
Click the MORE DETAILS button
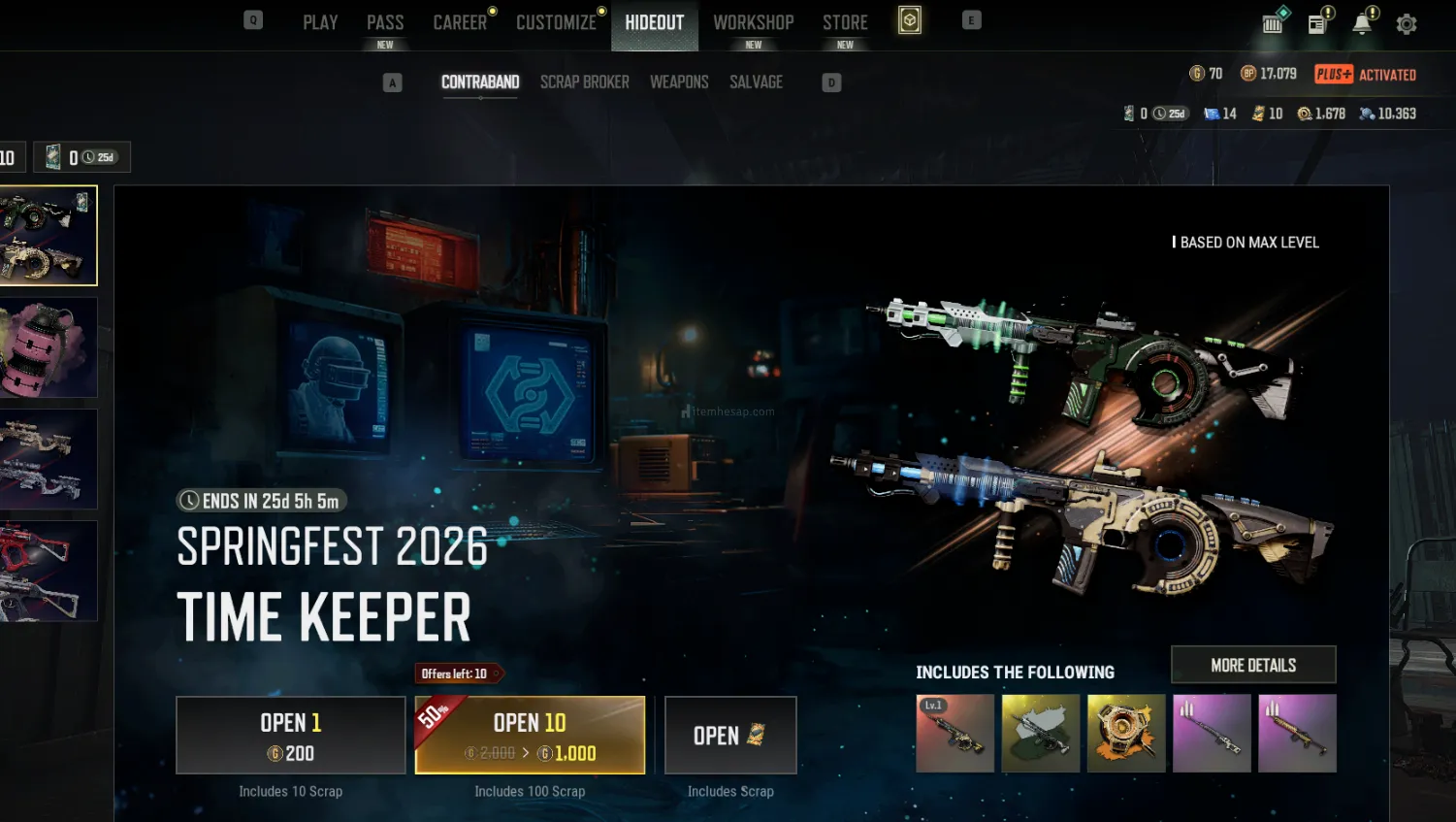[1253, 665]
